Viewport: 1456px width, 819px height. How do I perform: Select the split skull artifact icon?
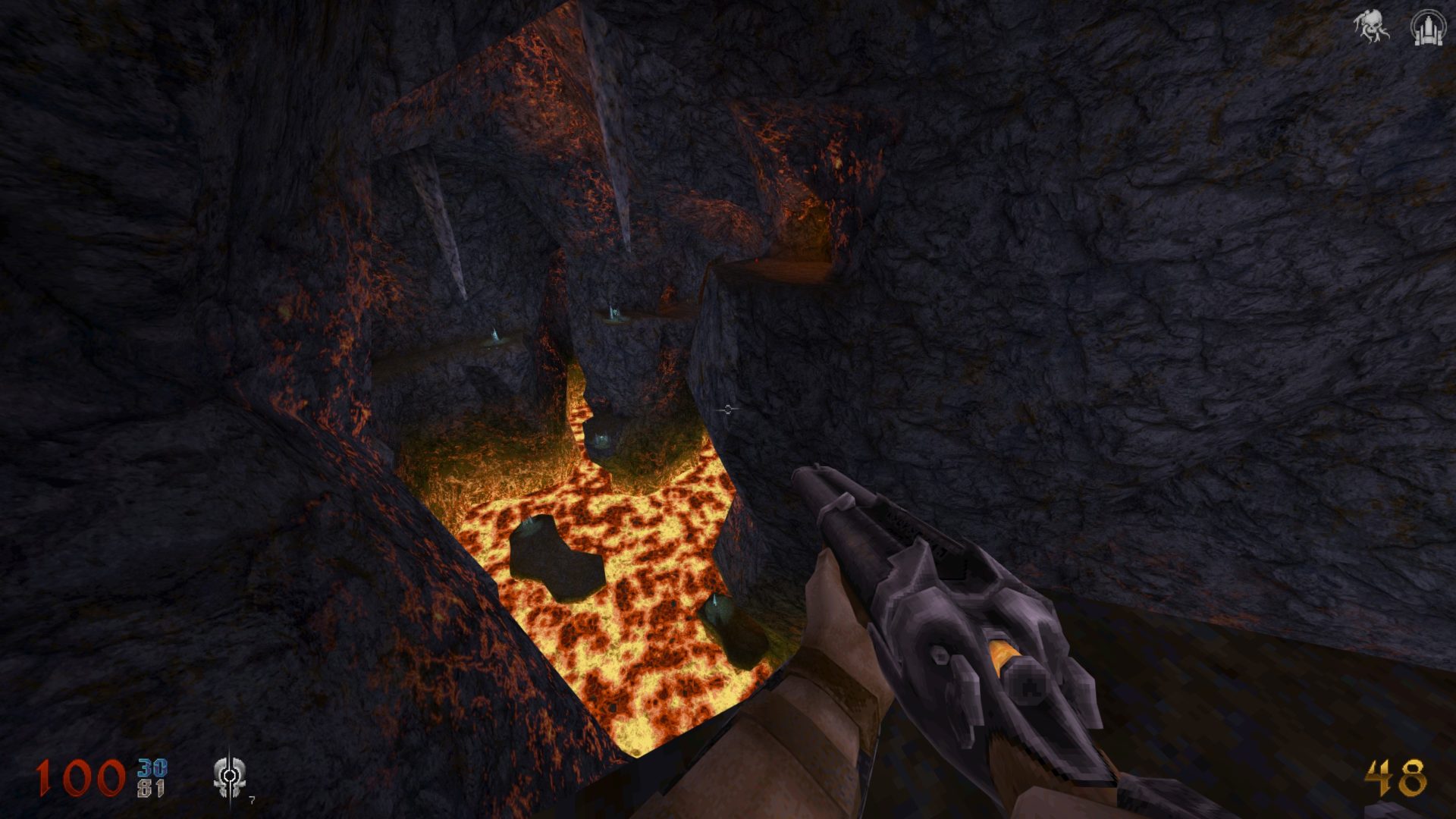click(228, 777)
